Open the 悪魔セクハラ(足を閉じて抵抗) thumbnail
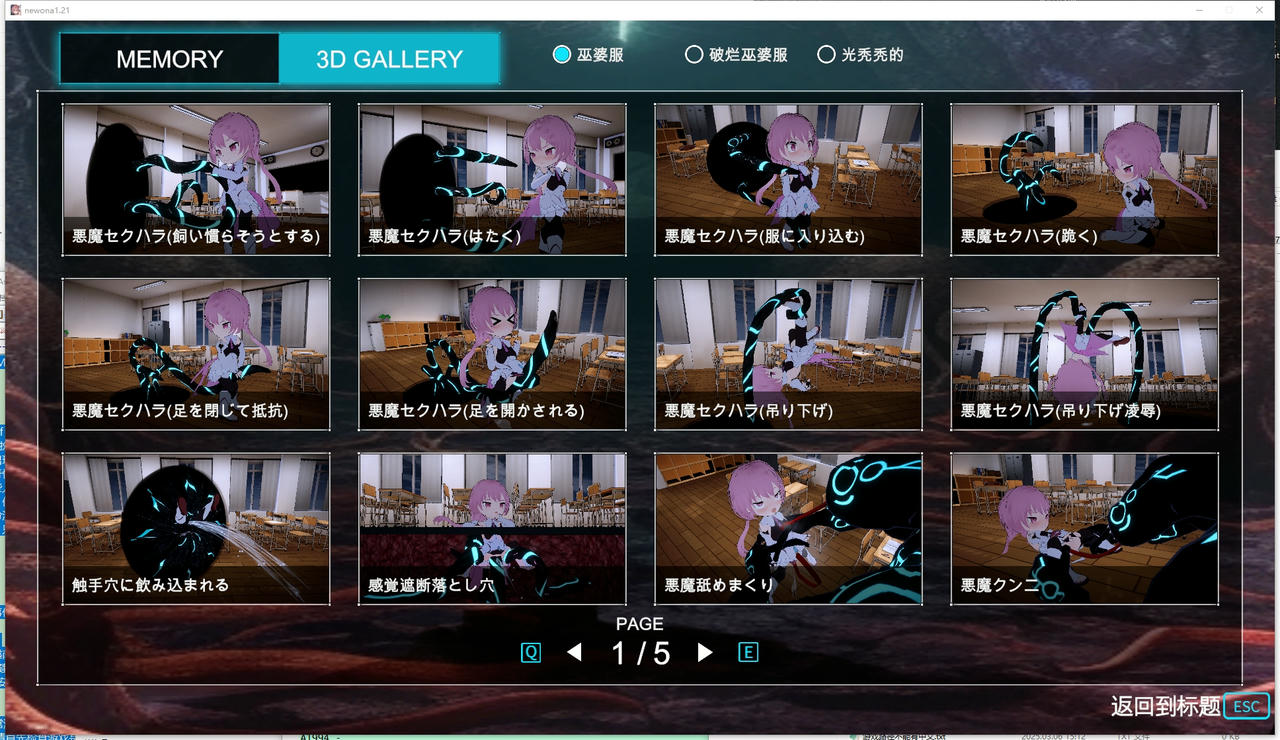 click(196, 352)
